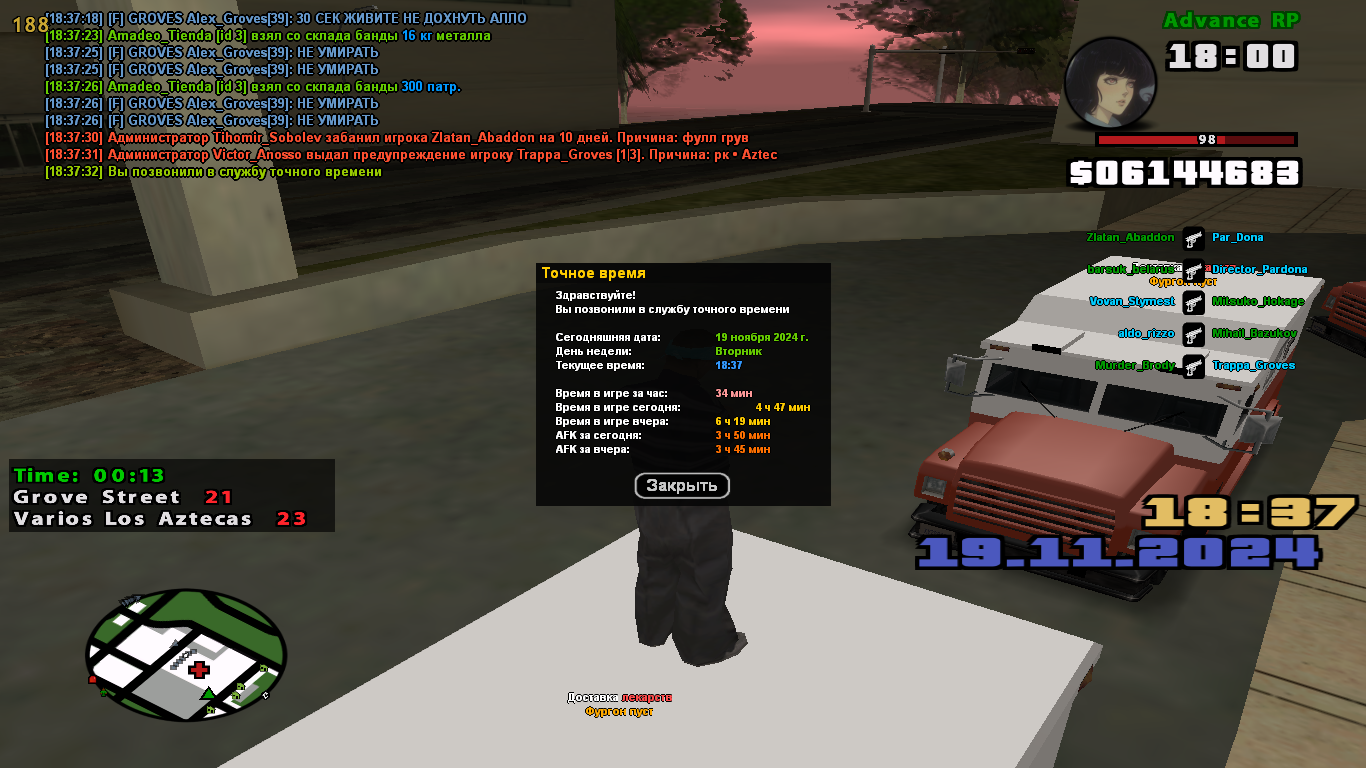Click the red cross hospital icon on the minimap
Screen dimensions: 1366x768
198,670
